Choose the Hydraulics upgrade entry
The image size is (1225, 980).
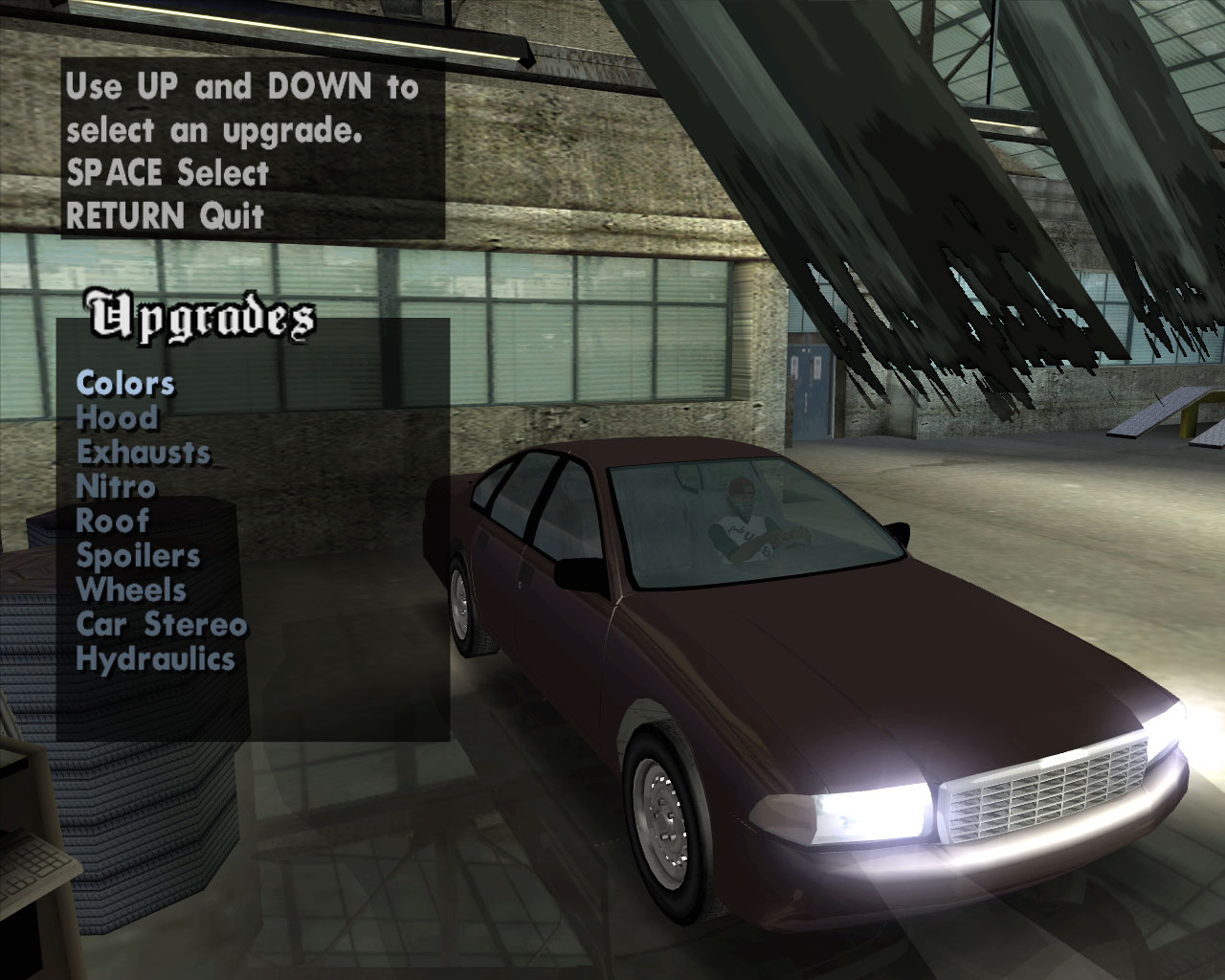155,658
